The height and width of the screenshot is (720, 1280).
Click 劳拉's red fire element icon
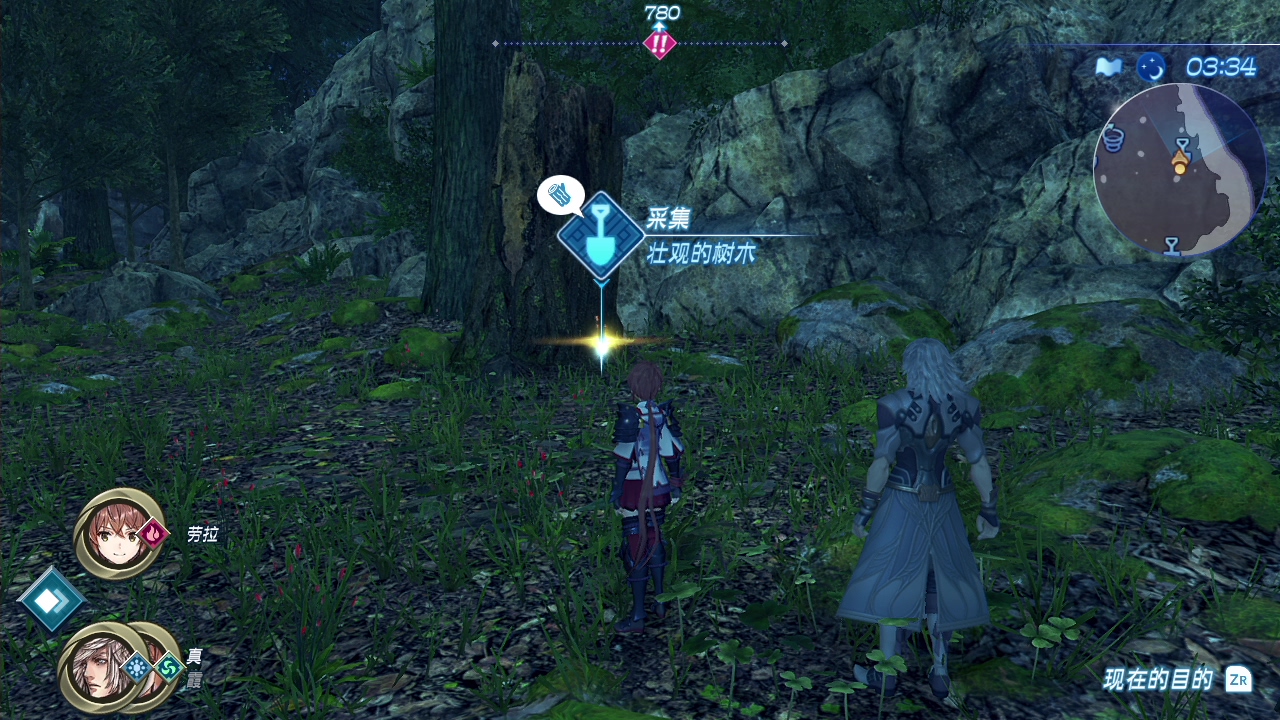153,534
